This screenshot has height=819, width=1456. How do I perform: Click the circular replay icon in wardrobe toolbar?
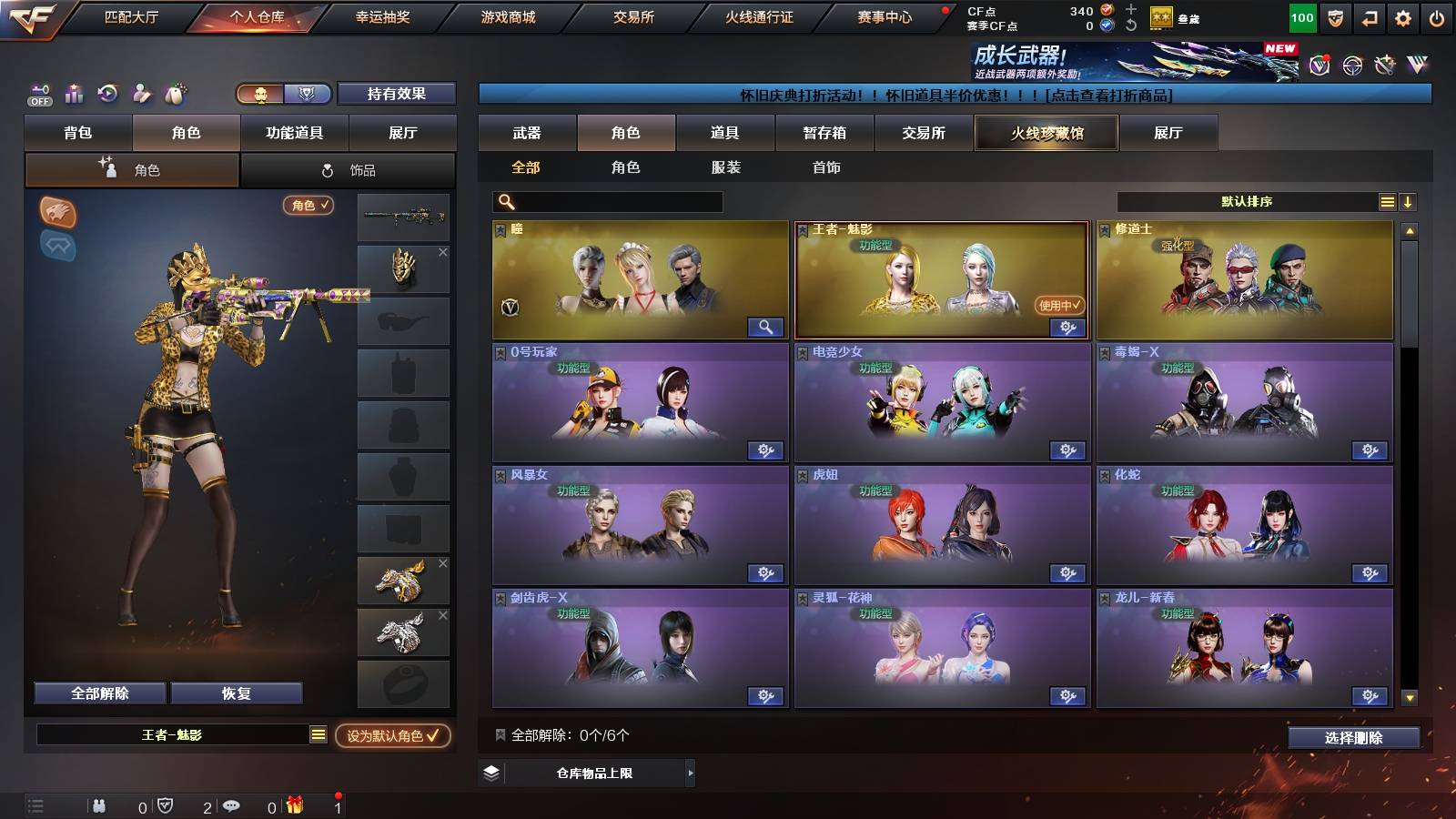tap(107, 94)
